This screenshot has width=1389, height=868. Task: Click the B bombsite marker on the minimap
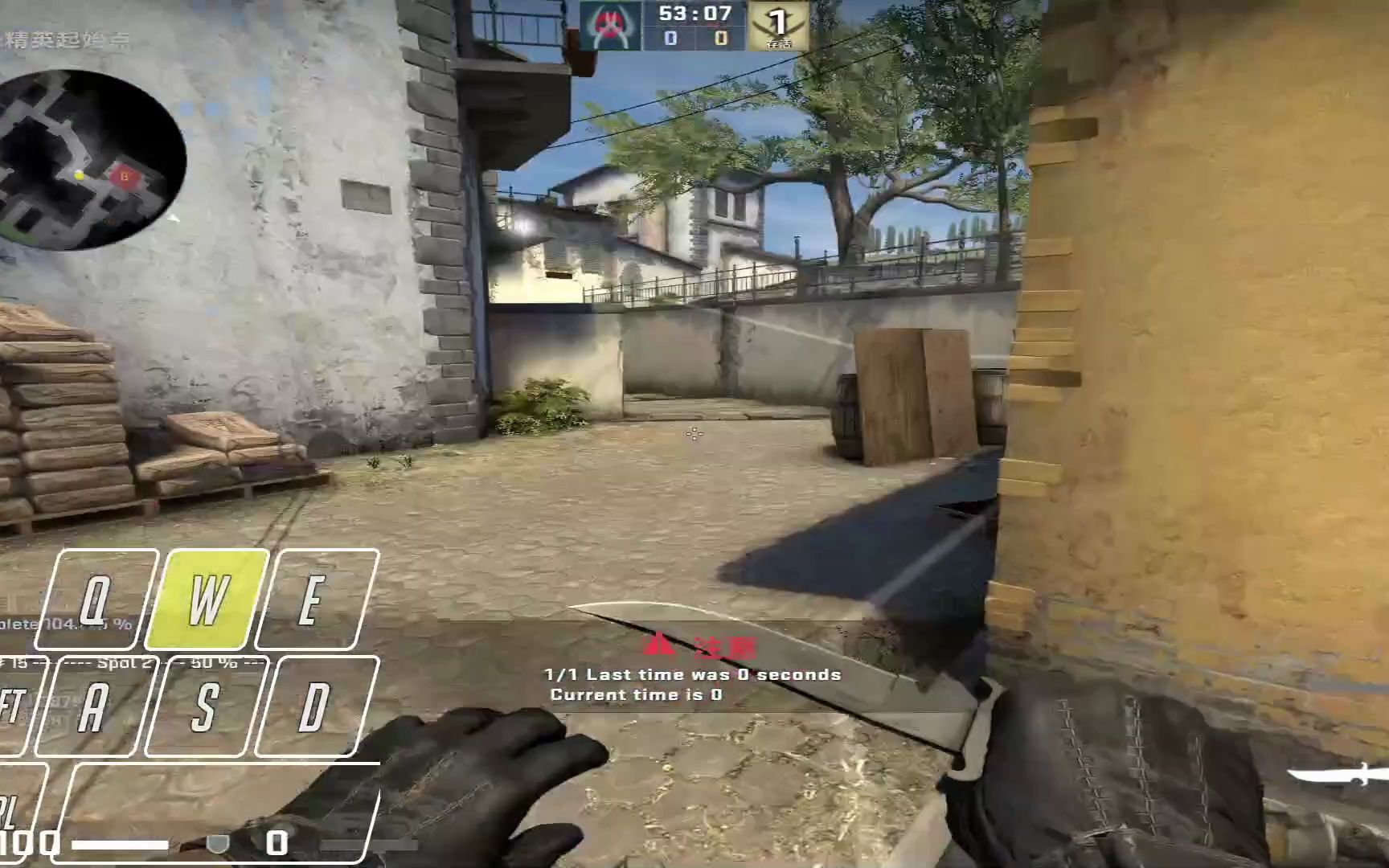tap(125, 176)
